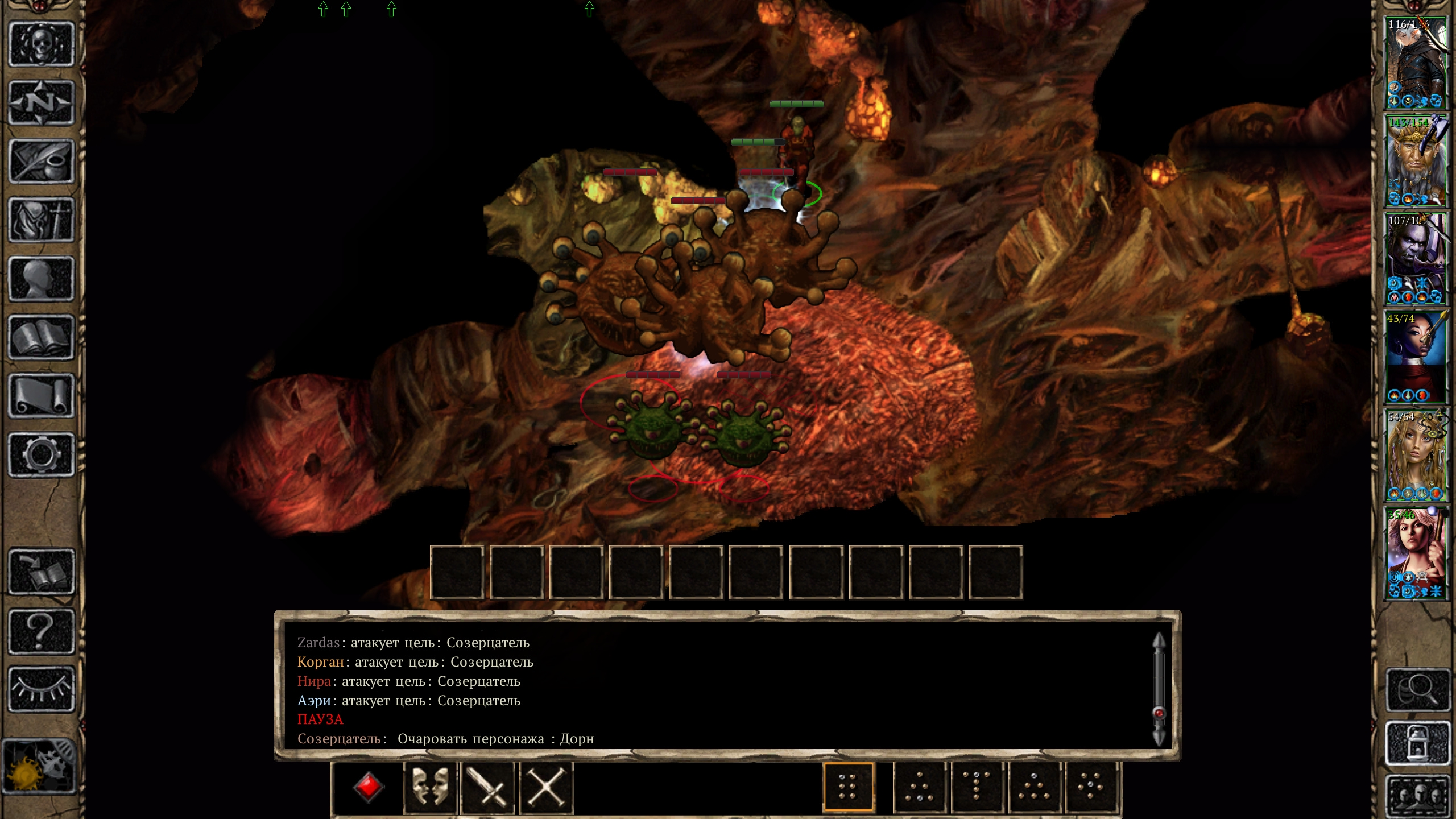Open the mage spellbook with the open book icon

pyautogui.click(x=41, y=338)
